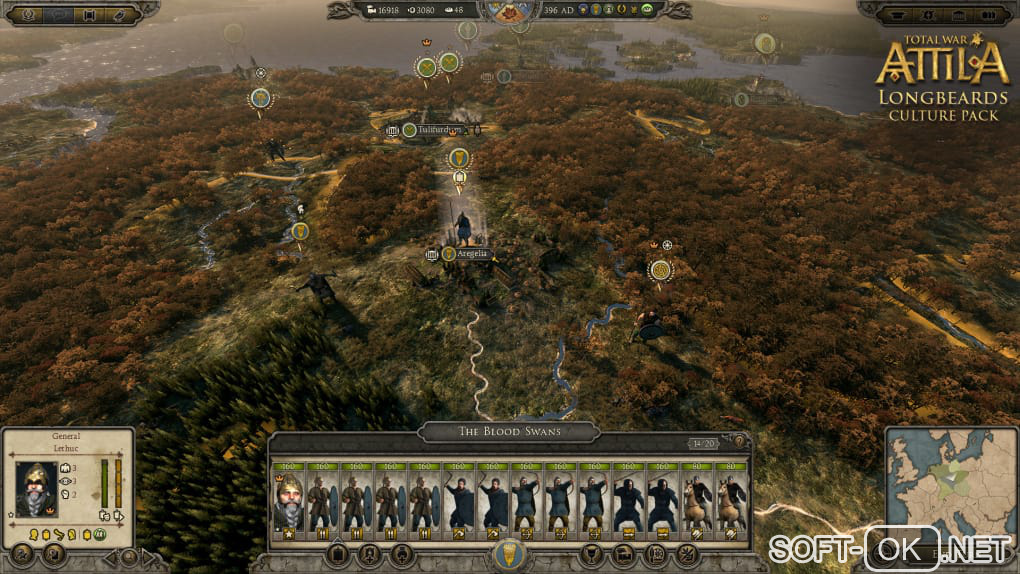Click the army help button beside unit count
The height and width of the screenshot is (574, 1020).
740,441
